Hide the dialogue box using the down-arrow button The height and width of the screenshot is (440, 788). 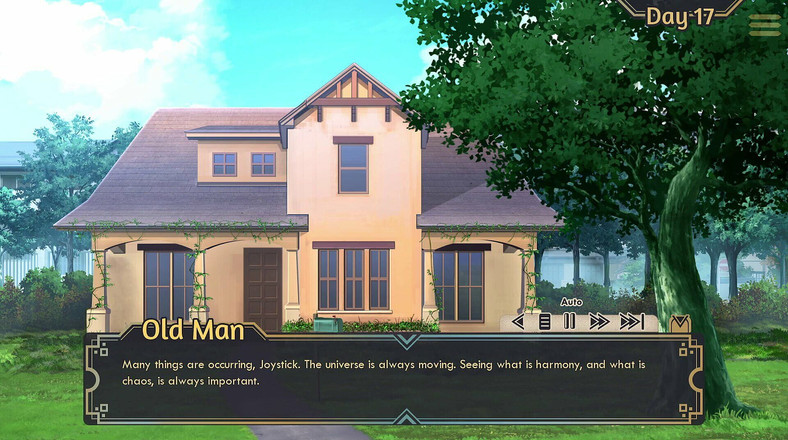679,323
